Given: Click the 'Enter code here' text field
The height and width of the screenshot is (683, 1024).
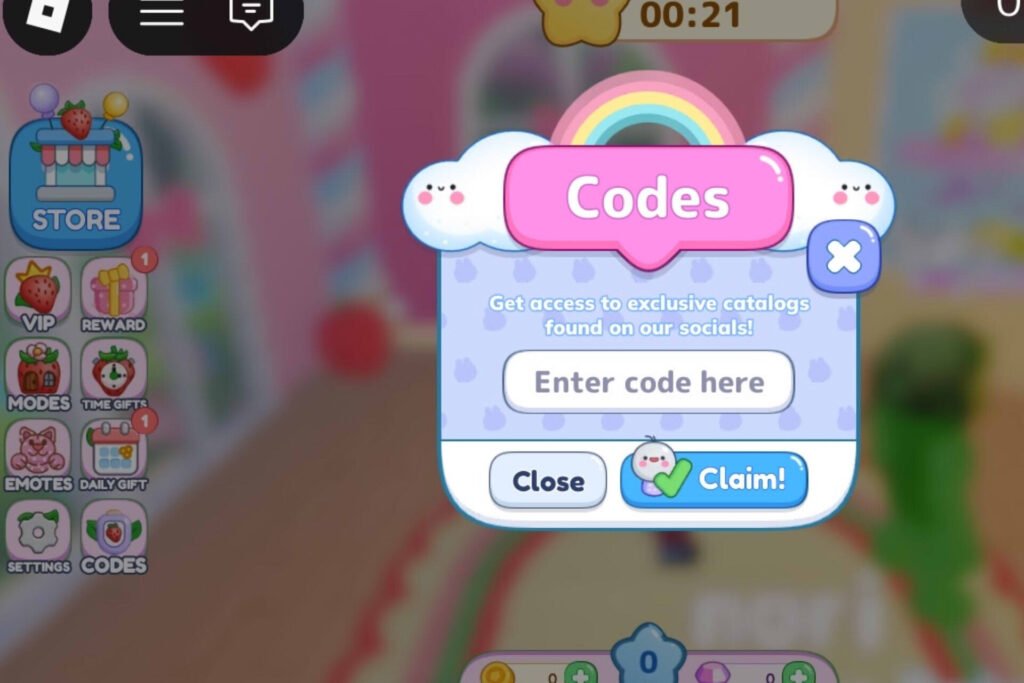Looking at the screenshot, I should pyautogui.click(x=648, y=382).
